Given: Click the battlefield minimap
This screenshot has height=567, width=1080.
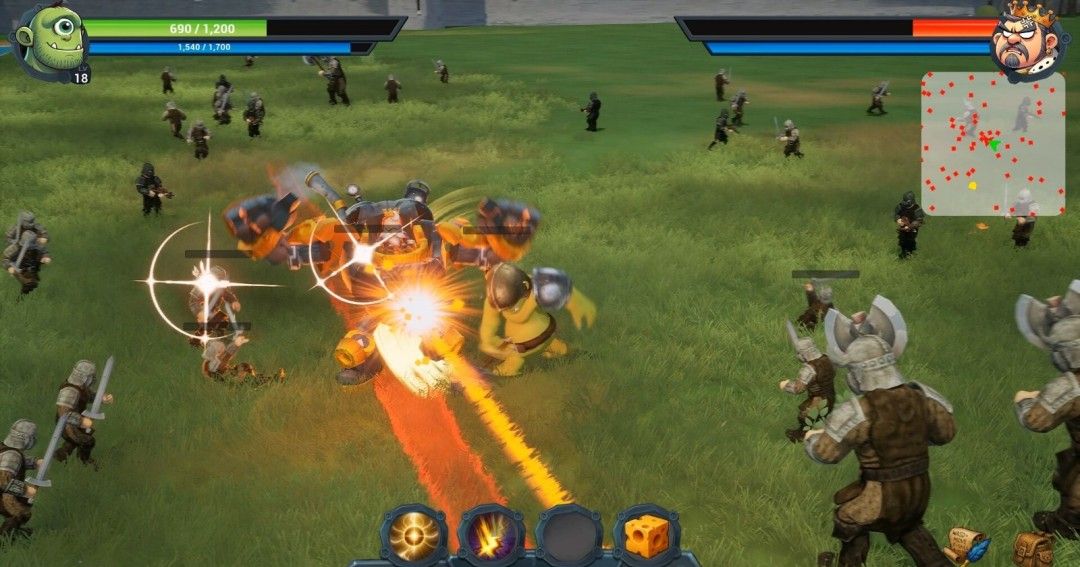Looking at the screenshot, I should coord(992,143).
